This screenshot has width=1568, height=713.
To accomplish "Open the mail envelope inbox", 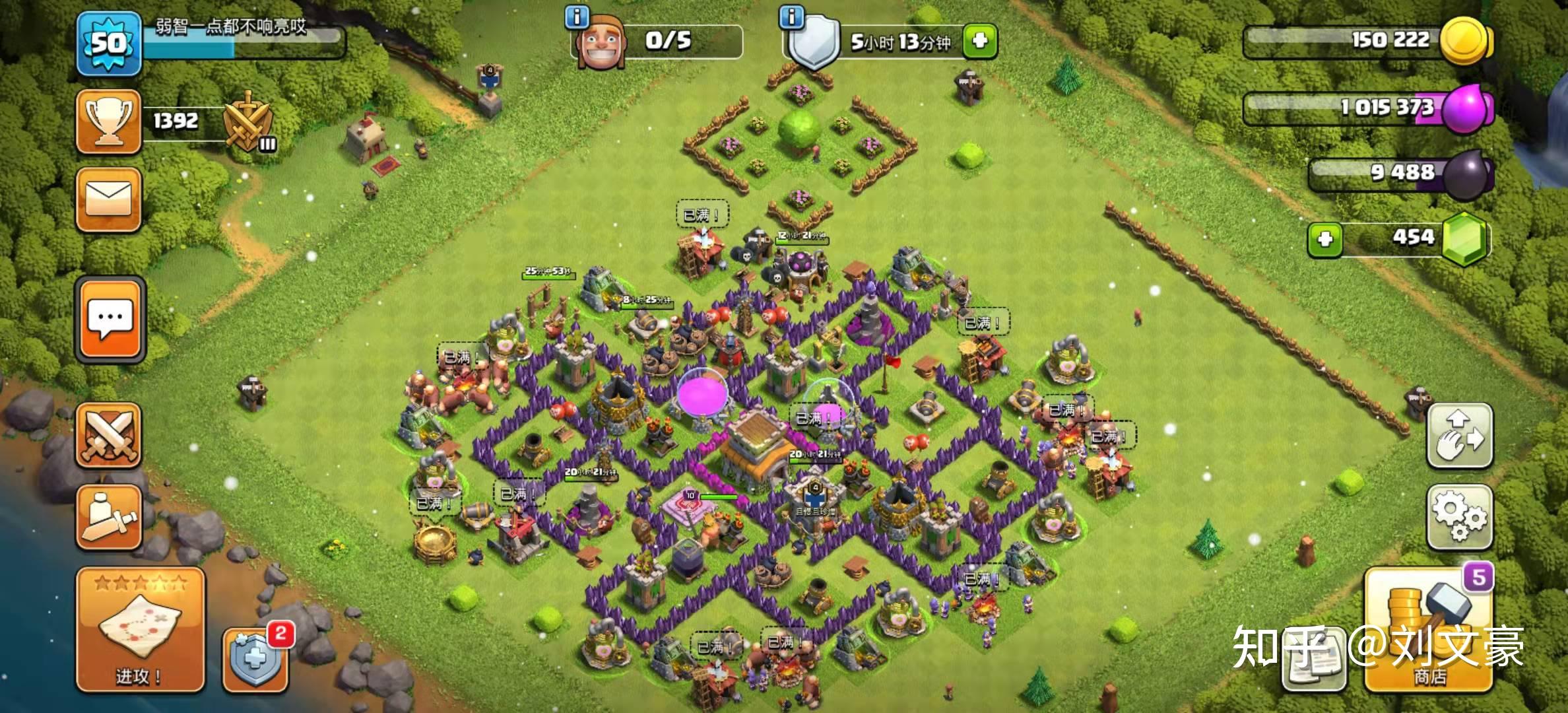I will (109, 199).
